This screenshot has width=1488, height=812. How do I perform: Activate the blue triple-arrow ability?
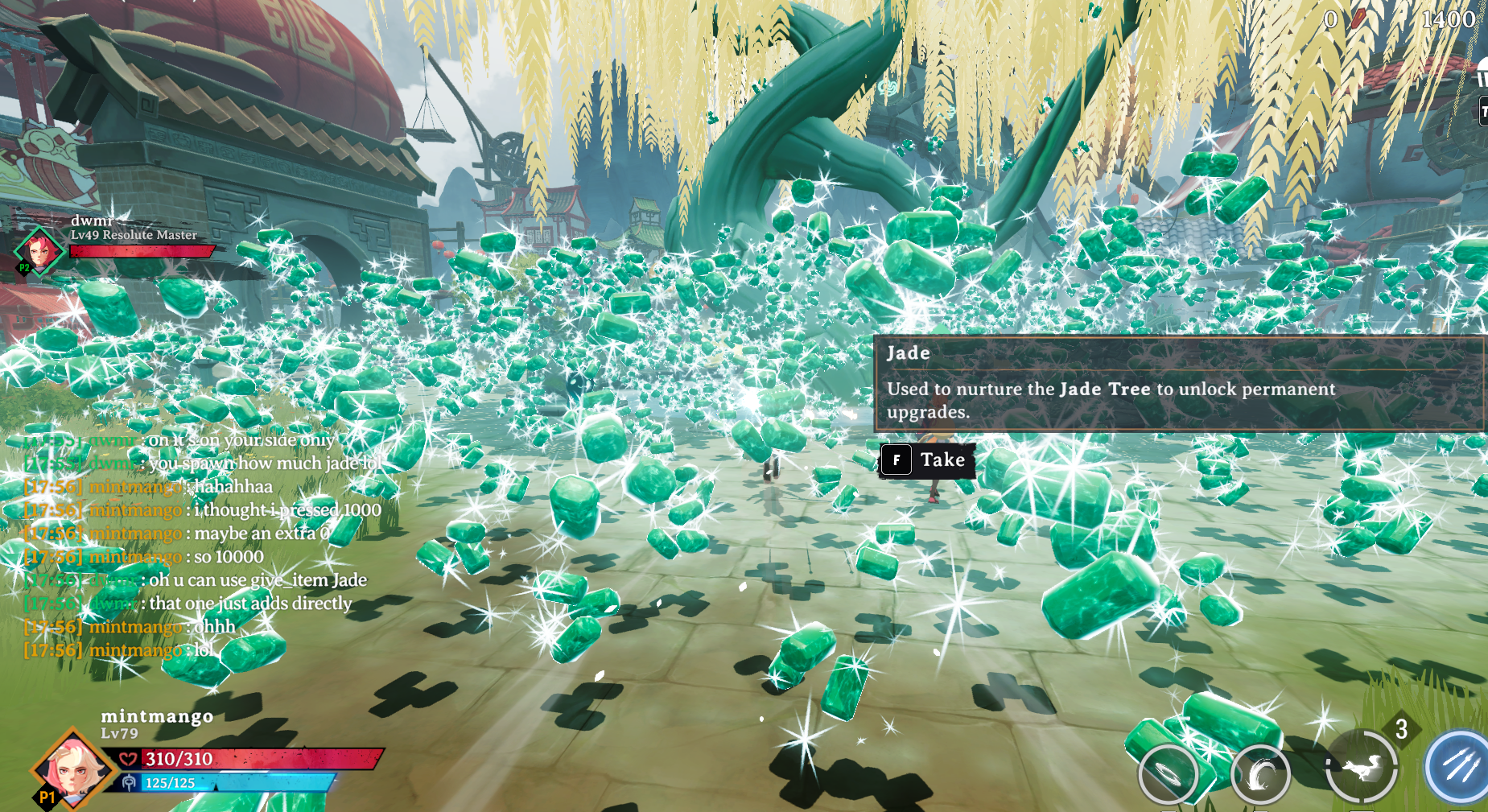[1459, 768]
